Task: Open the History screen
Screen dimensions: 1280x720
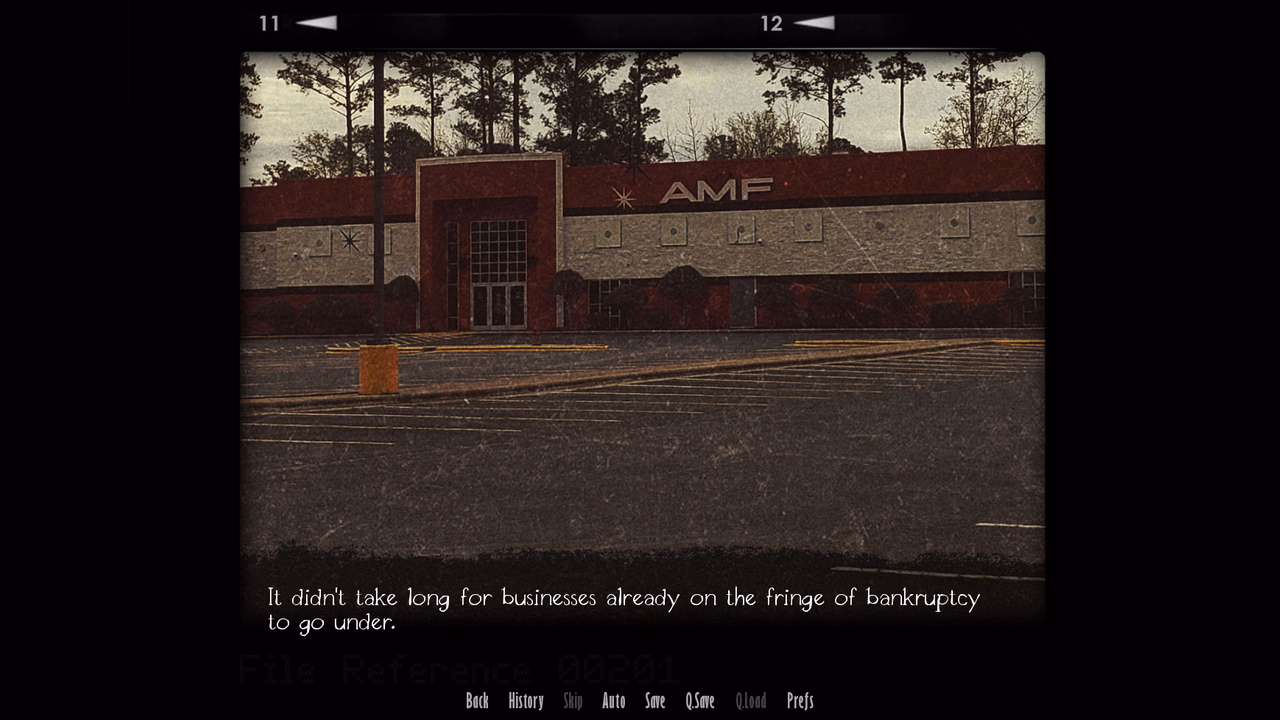Action: point(525,701)
